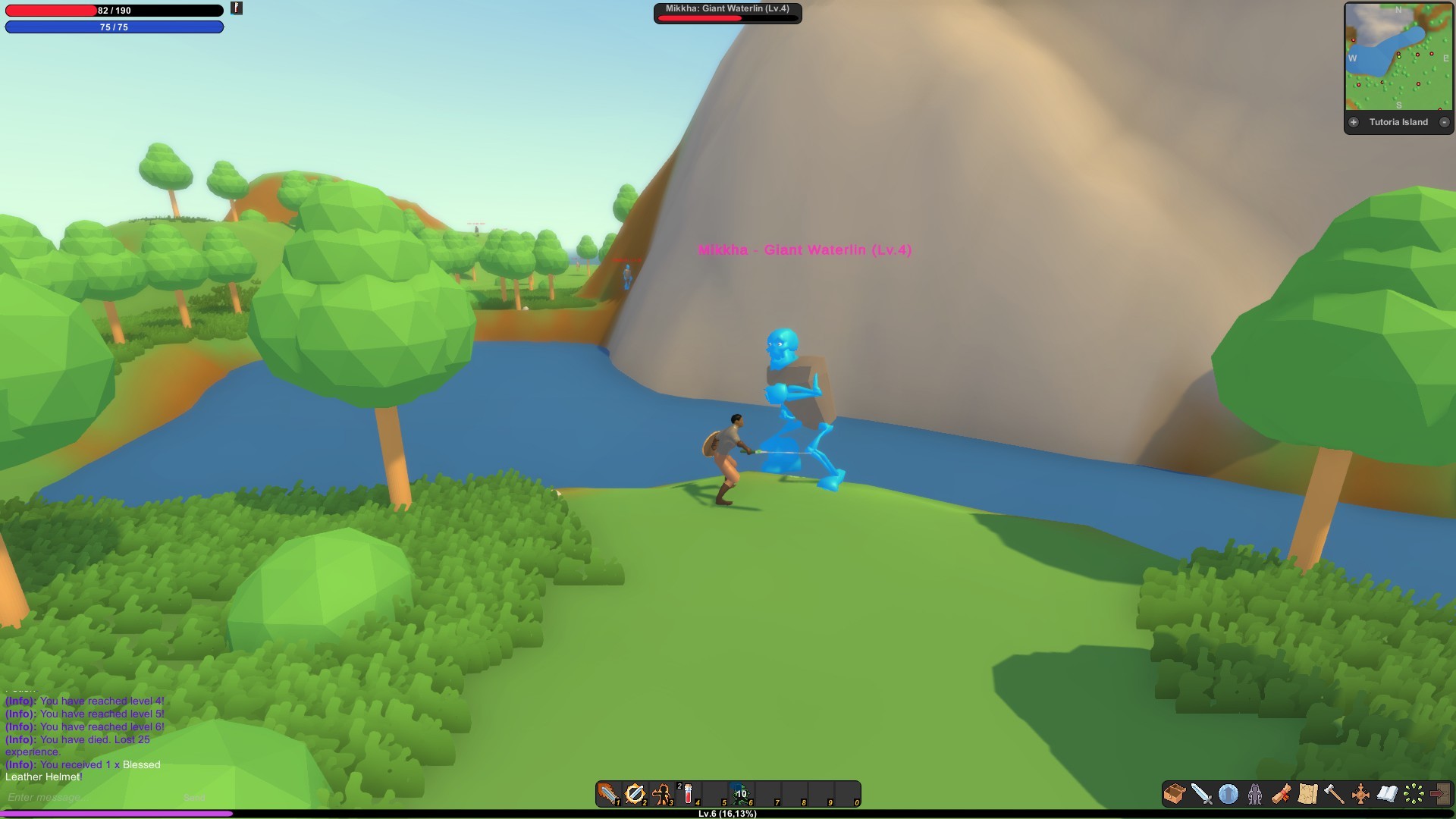Open the inventory chest icon
The width and height of the screenshot is (1456, 819).
pos(1174,795)
